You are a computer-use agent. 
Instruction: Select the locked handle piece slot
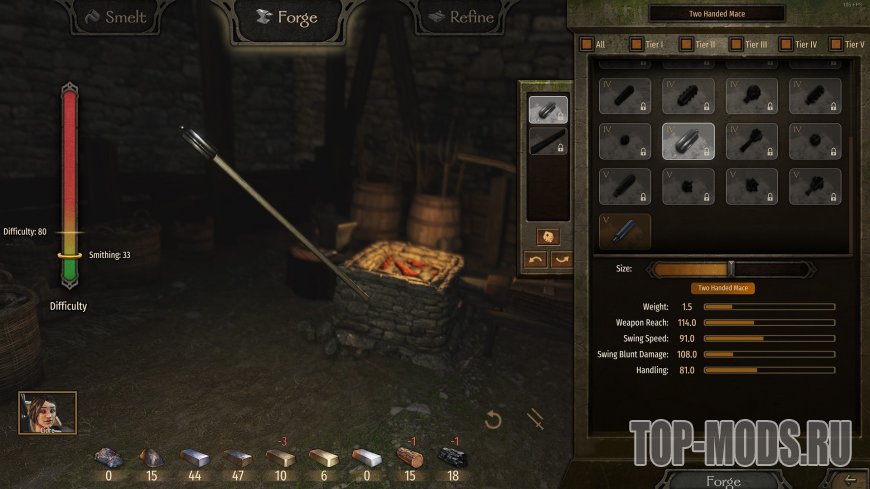click(x=547, y=142)
